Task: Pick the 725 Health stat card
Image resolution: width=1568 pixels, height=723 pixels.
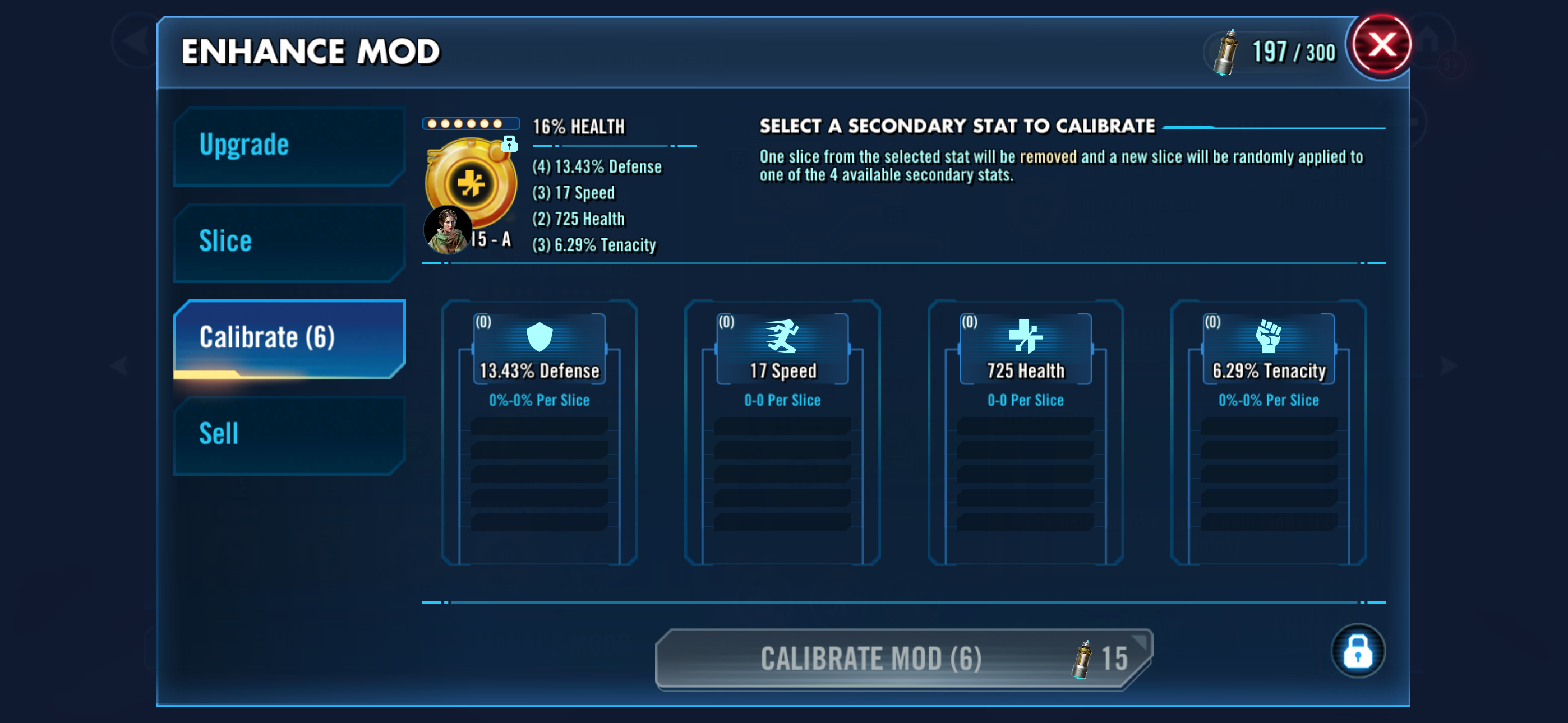Action: [x=1025, y=432]
